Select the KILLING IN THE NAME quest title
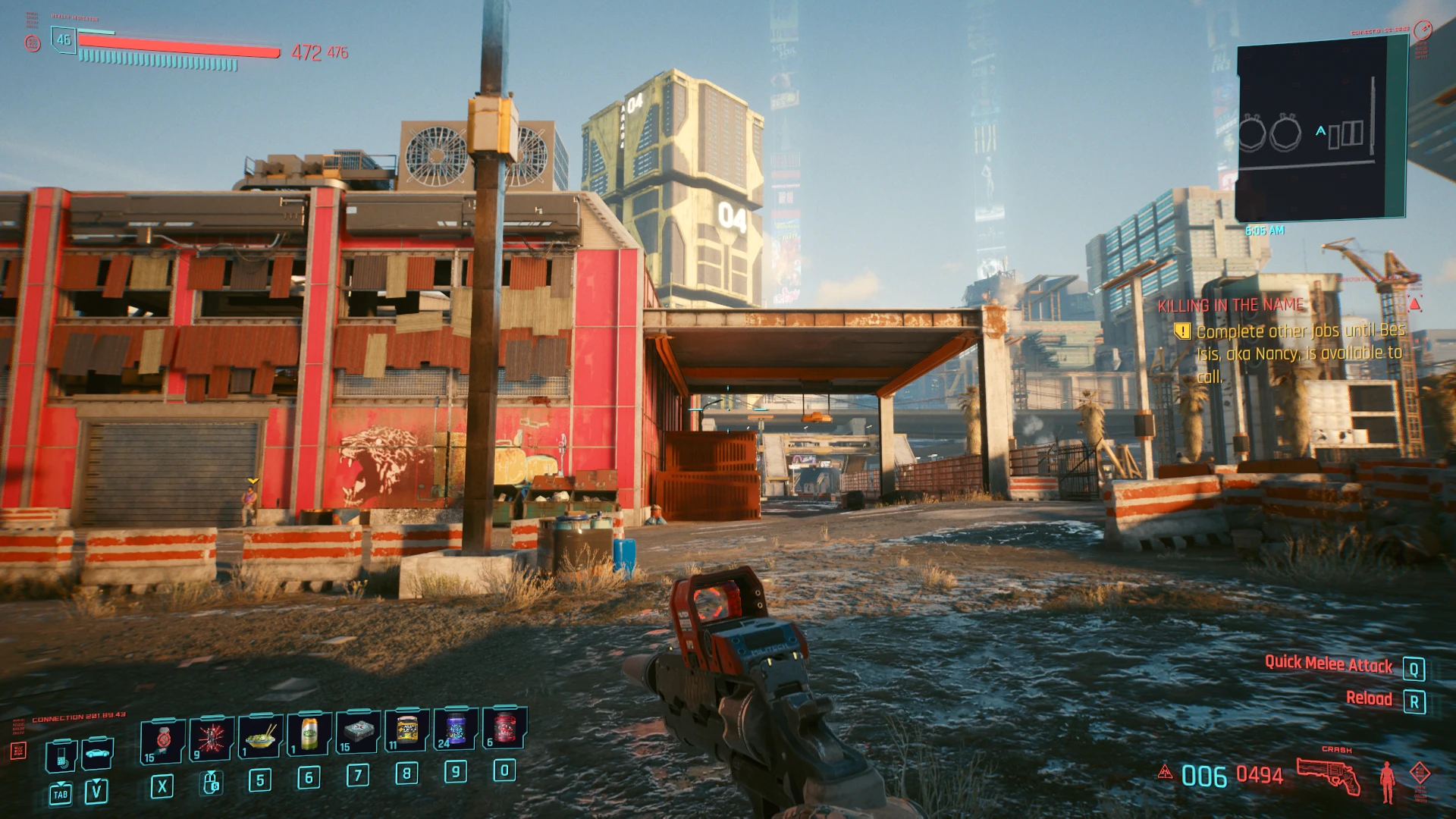 pyautogui.click(x=1228, y=305)
